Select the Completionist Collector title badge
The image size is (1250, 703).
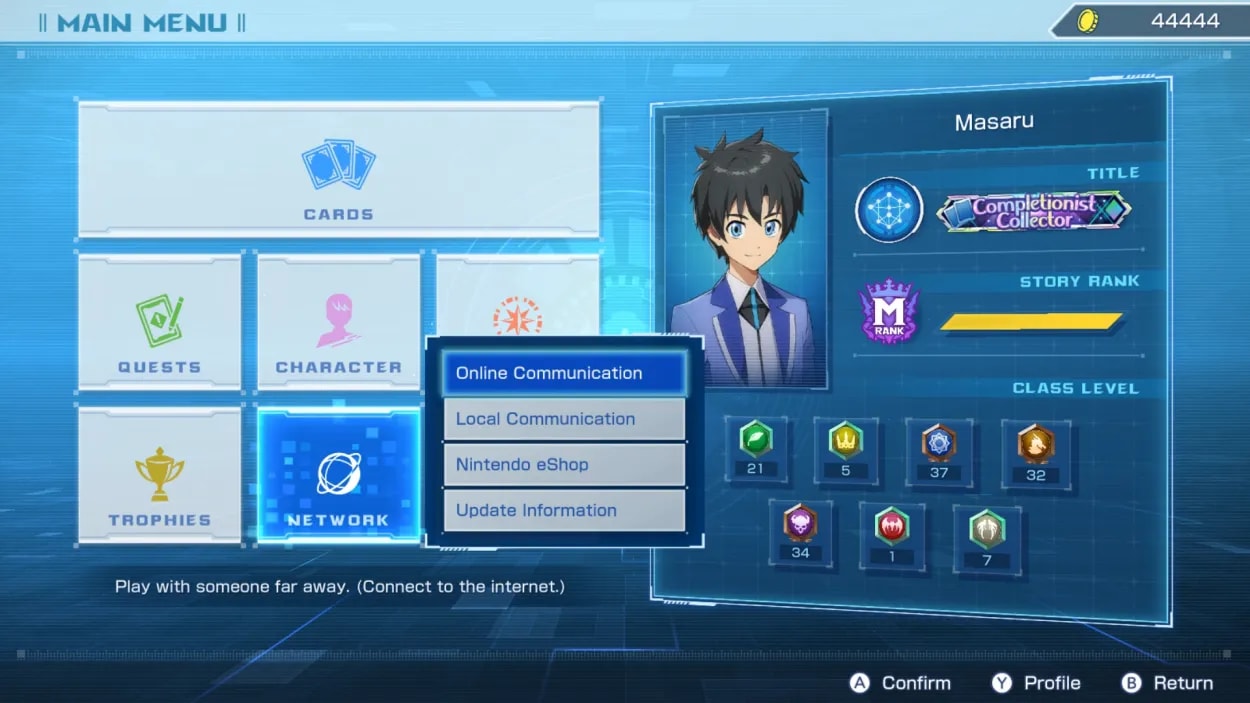point(1033,211)
